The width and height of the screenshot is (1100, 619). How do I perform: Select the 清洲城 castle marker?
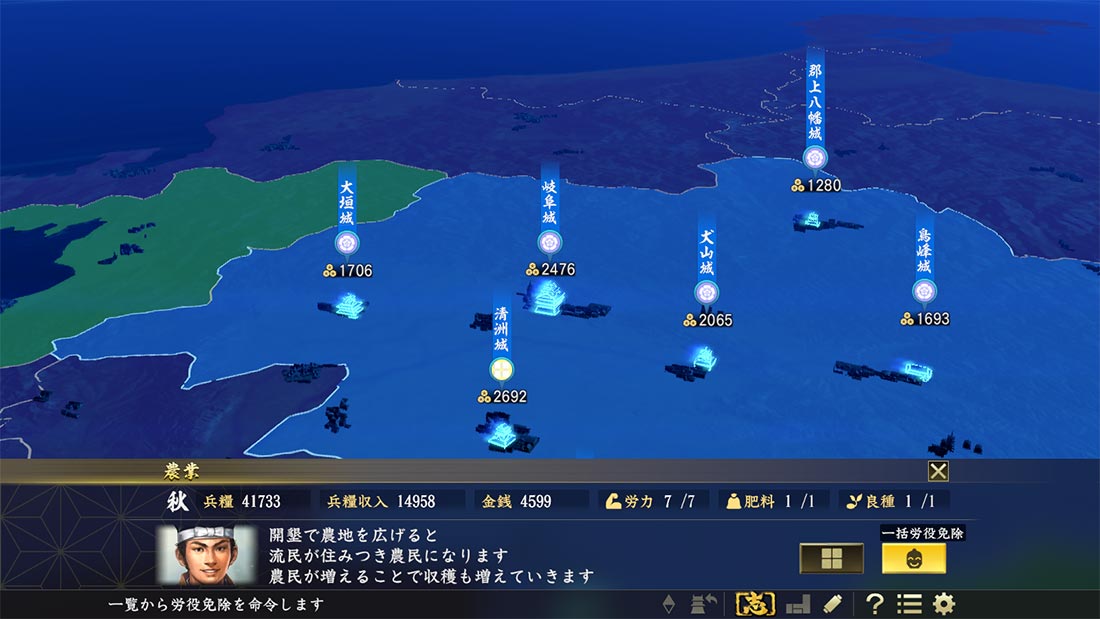tap(501, 369)
